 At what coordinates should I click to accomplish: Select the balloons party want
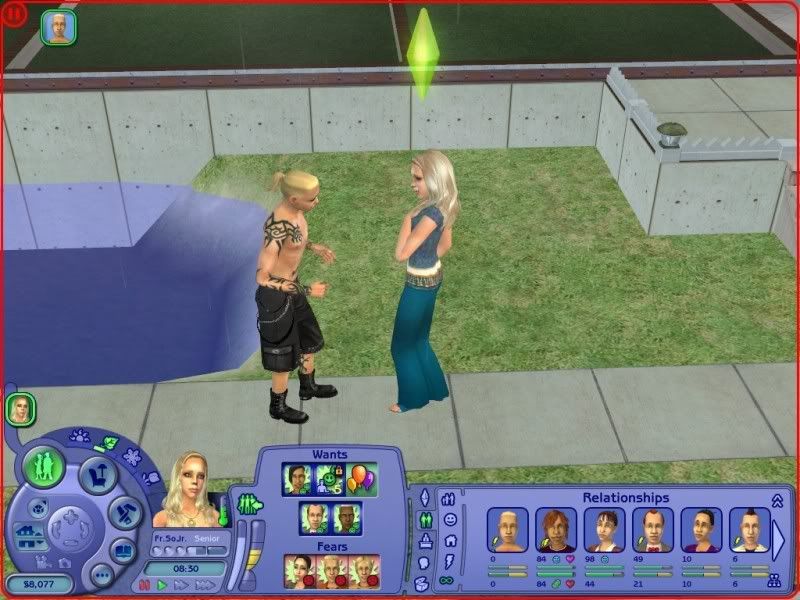(363, 478)
